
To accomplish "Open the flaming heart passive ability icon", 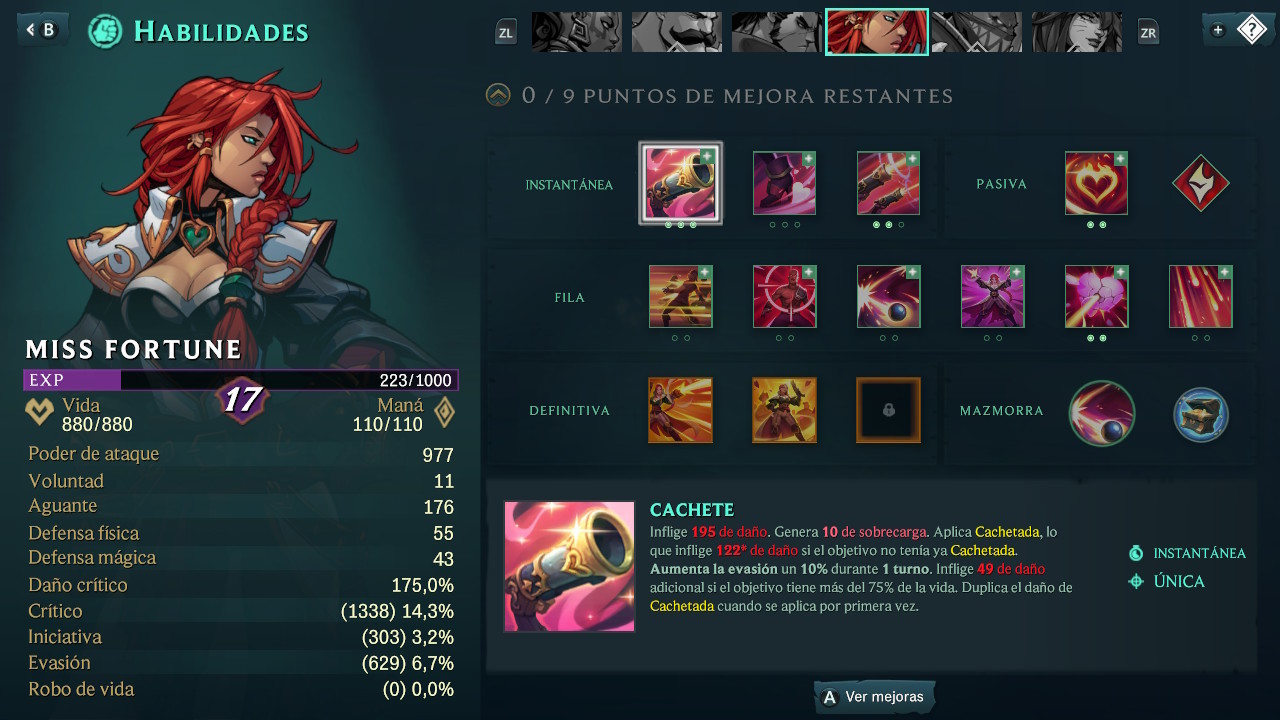I will 1096,184.
